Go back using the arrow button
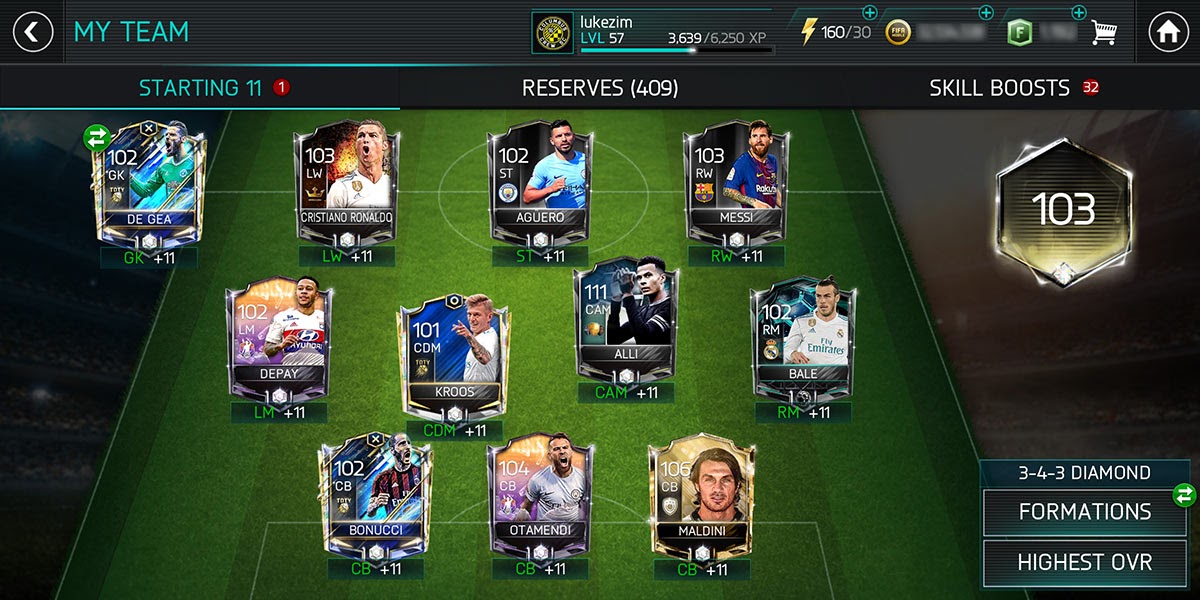The image size is (1200, 600). tap(32, 32)
